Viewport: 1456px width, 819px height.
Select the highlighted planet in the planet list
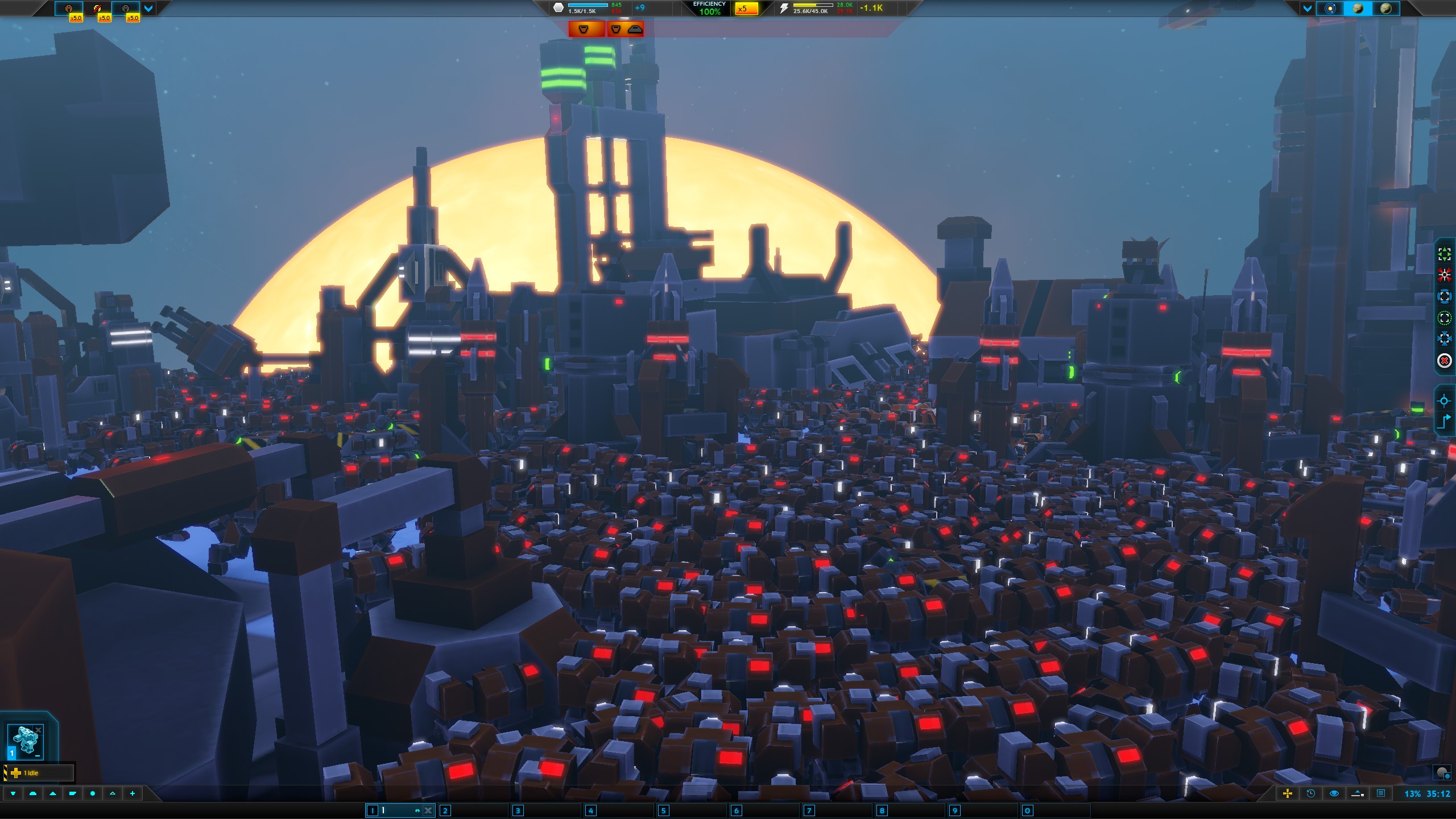point(1358,9)
